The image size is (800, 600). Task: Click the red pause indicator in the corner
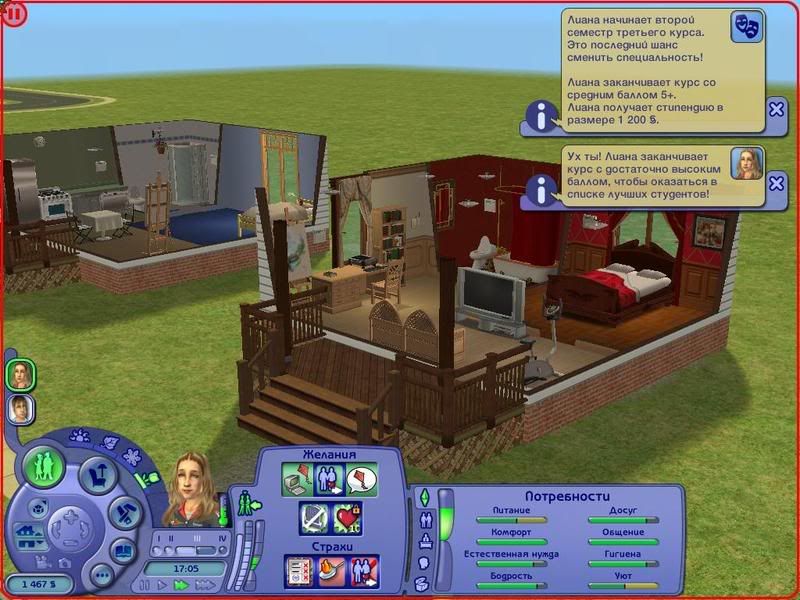13,13
